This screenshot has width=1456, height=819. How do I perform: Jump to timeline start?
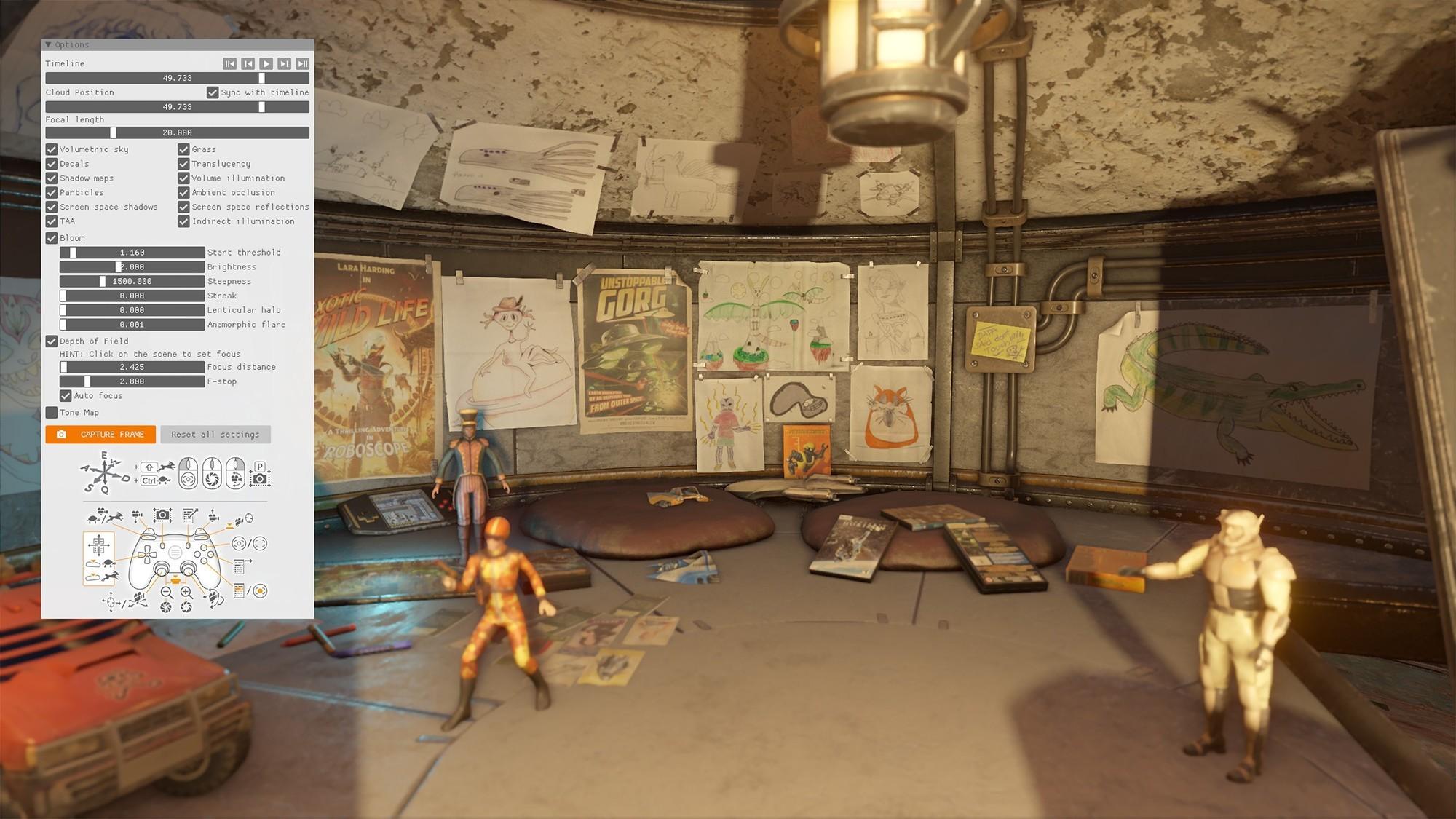click(x=229, y=64)
